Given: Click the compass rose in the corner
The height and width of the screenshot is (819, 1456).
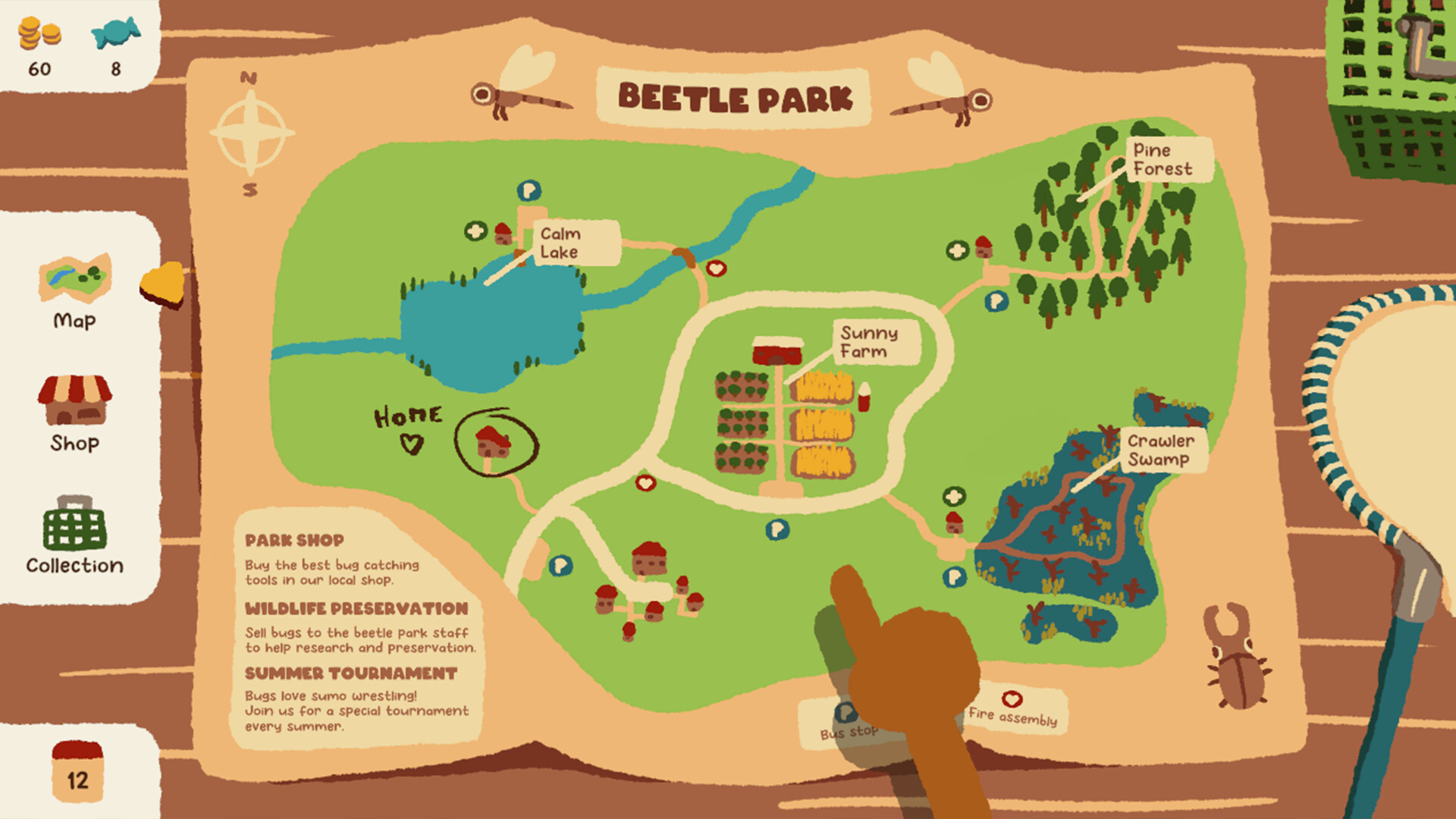Looking at the screenshot, I should (250, 133).
